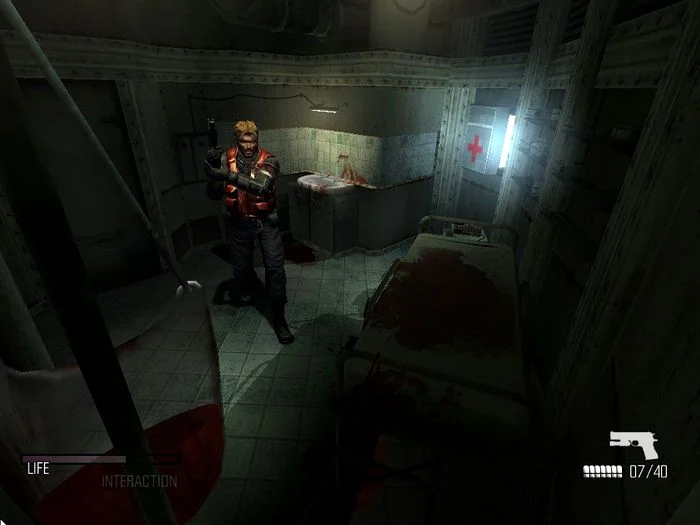Select the pistol weapon icon

click(x=634, y=445)
